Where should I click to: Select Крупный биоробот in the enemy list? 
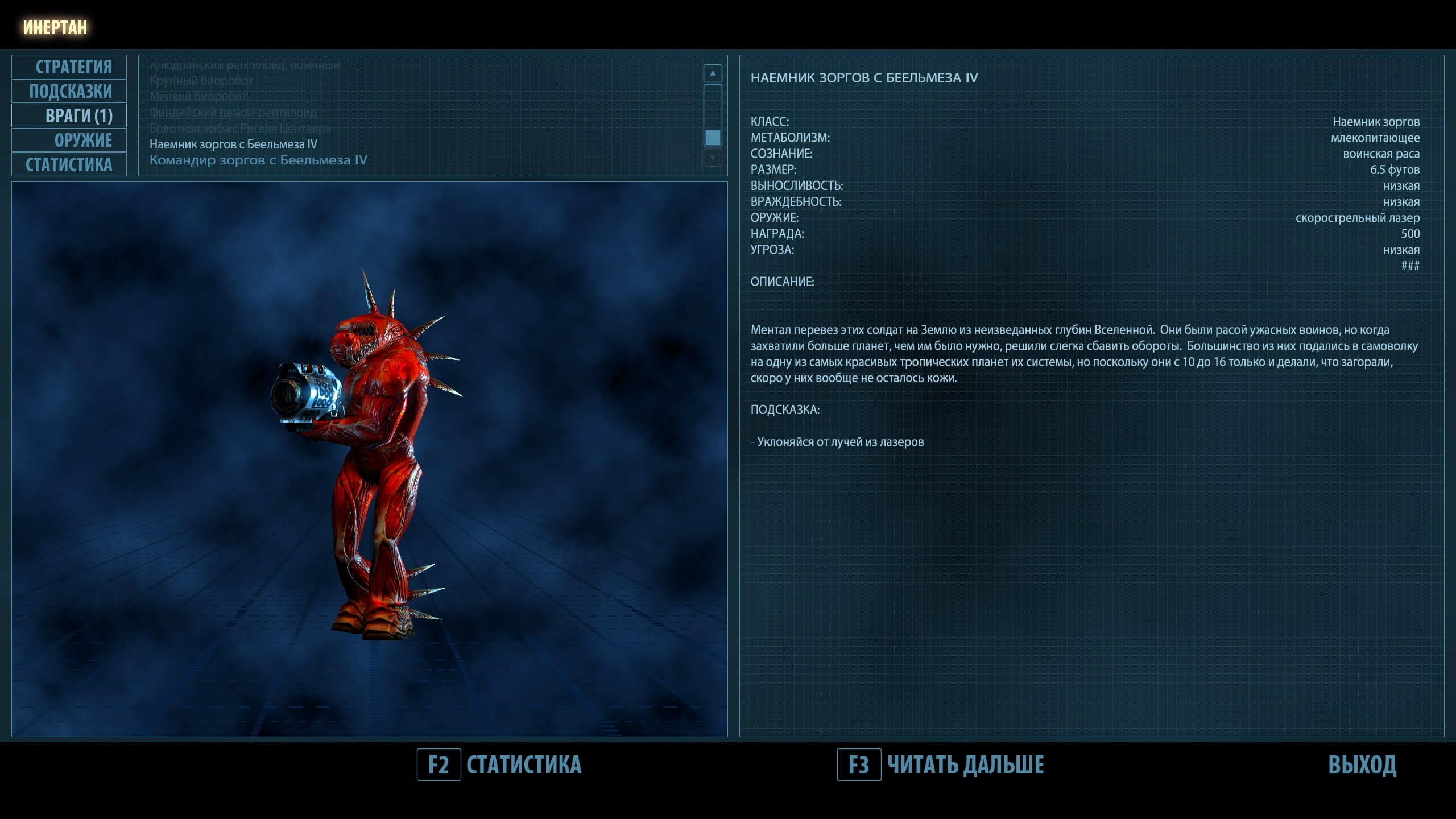[x=201, y=81]
